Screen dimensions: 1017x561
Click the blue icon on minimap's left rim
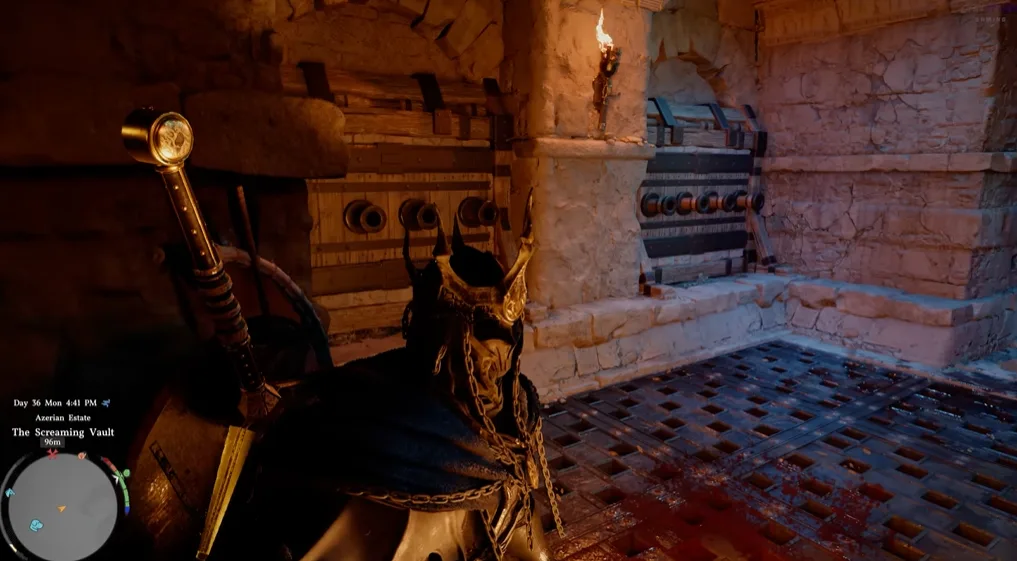9,492
